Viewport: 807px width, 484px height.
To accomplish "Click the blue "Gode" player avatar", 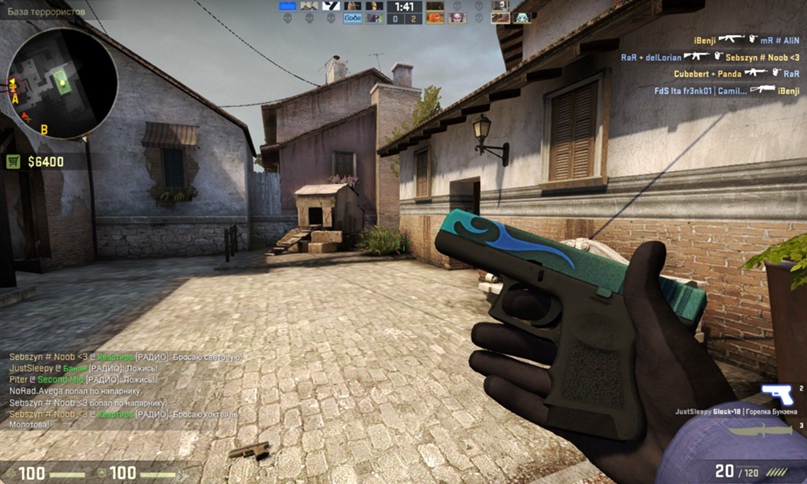I will (x=352, y=17).
